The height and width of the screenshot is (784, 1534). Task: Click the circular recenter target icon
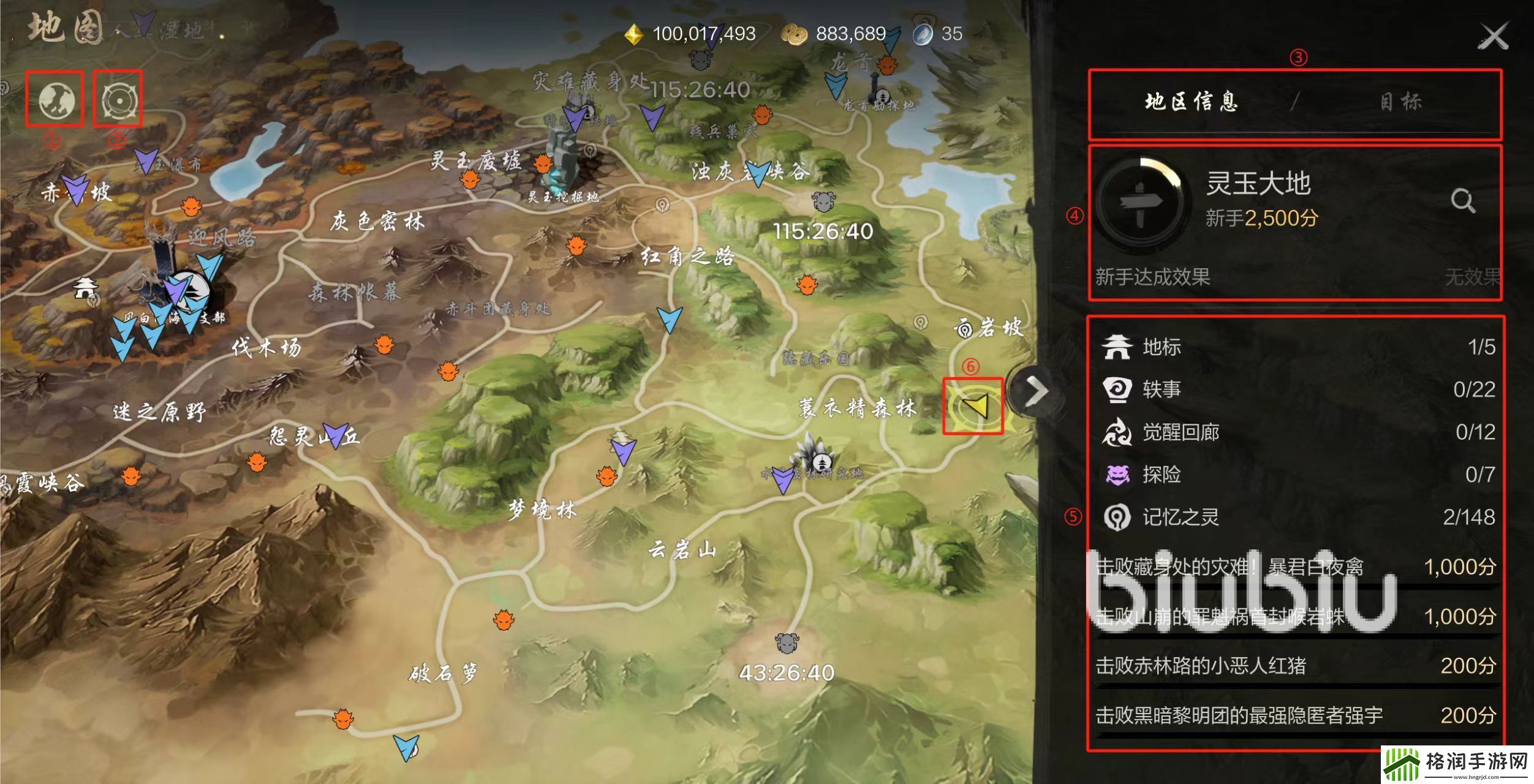117,99
